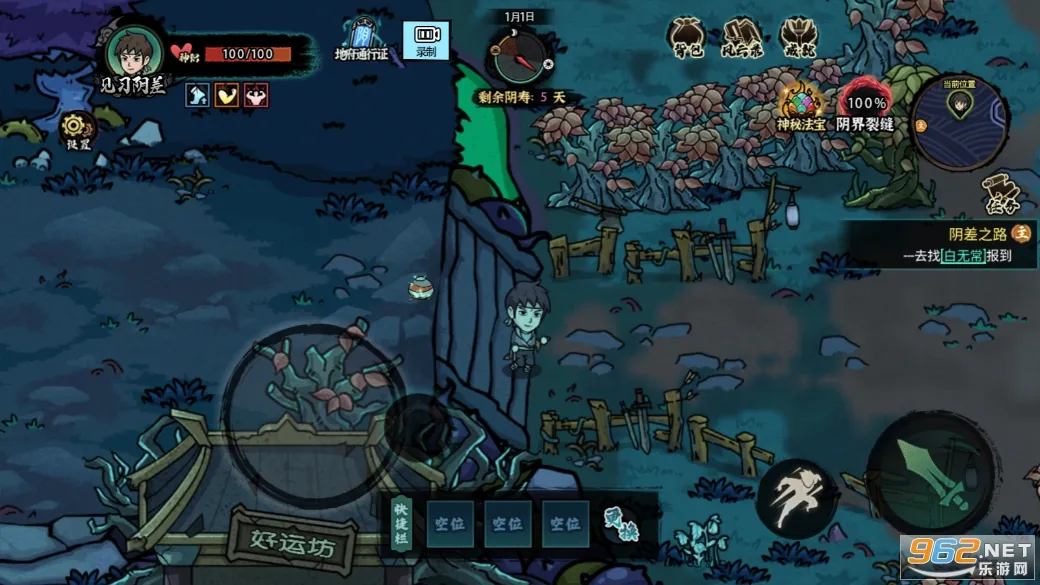Start recording with the 录制 button
This screenshot has width=1040, height=585.
[x=426, y=40]
